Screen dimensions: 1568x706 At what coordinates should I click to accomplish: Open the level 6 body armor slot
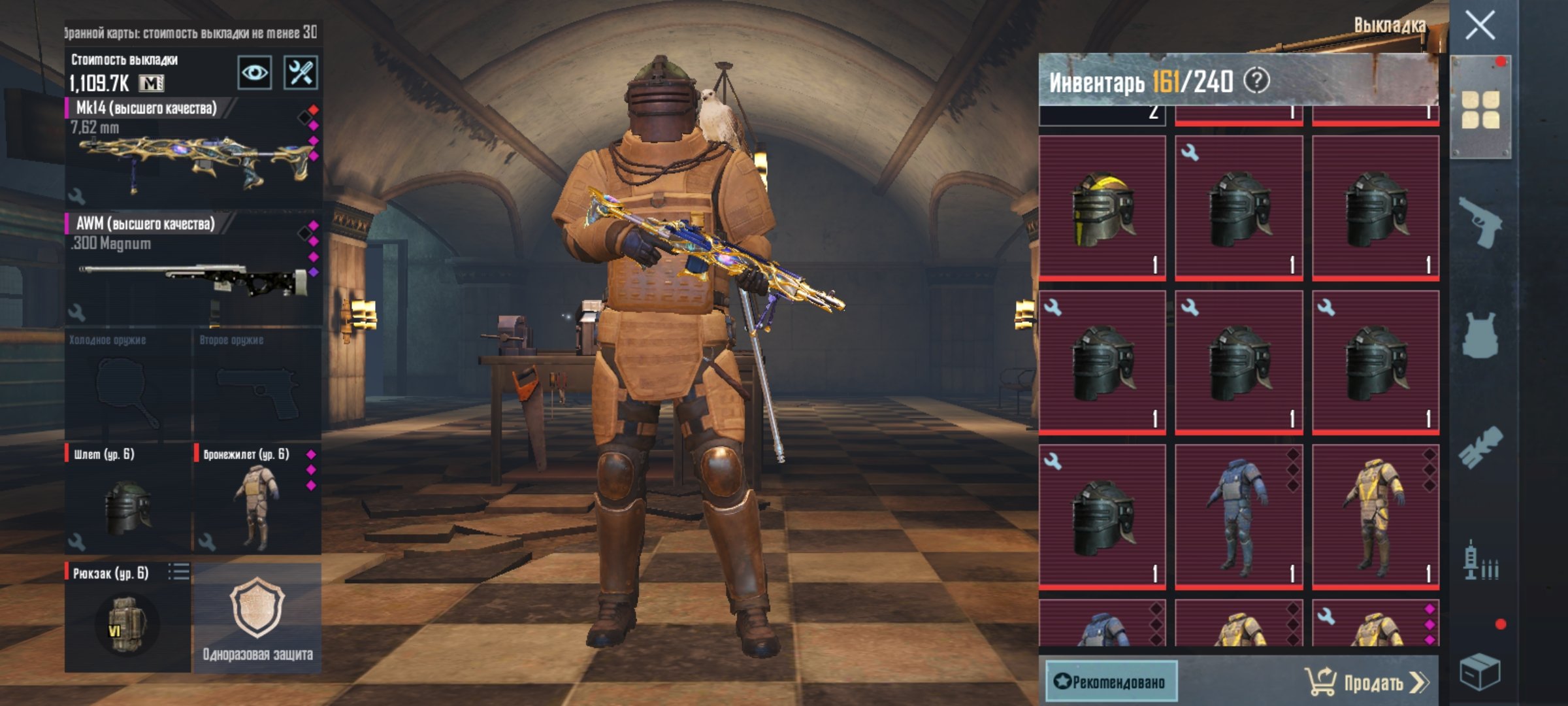[257, 498]
